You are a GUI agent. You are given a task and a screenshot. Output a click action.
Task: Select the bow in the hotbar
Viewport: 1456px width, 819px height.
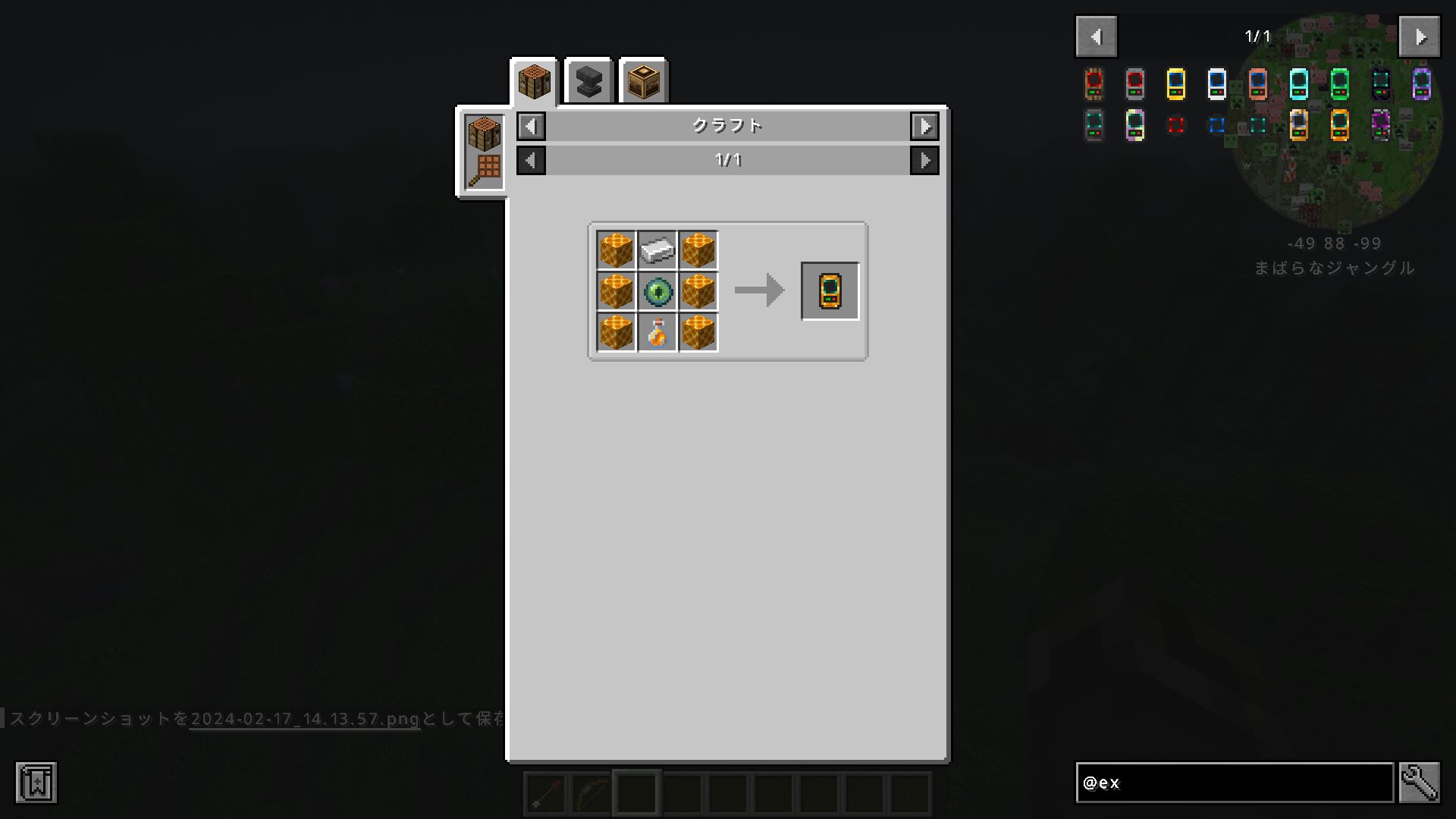point(591,792)
